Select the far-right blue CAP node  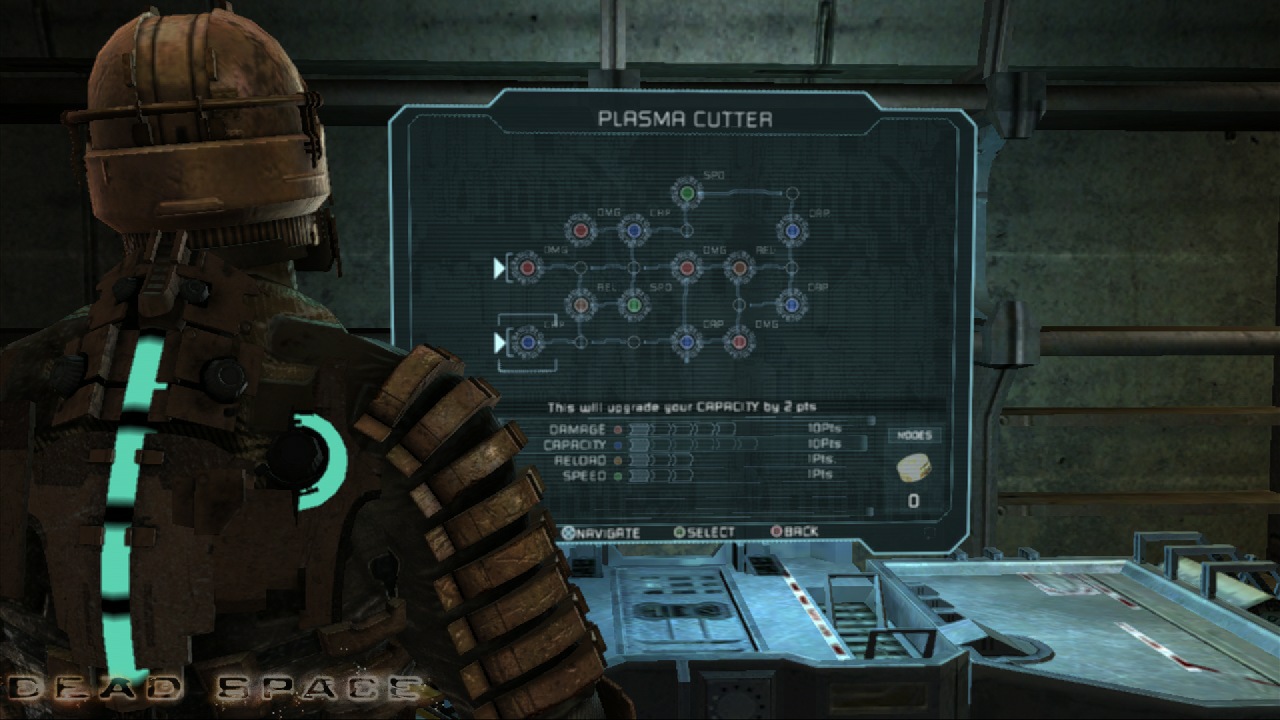791,230
